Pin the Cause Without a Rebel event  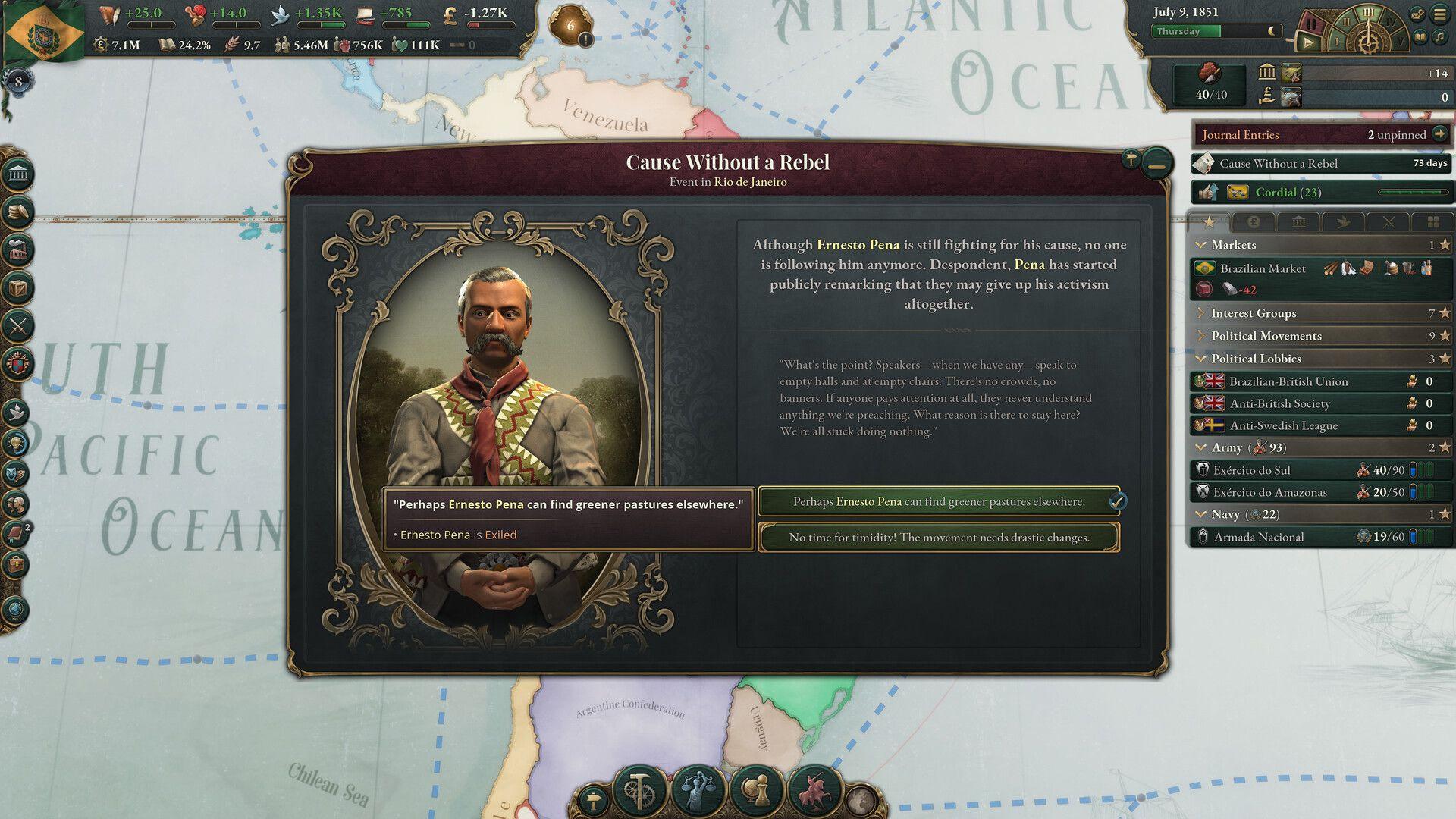(x=1130, y=162)
